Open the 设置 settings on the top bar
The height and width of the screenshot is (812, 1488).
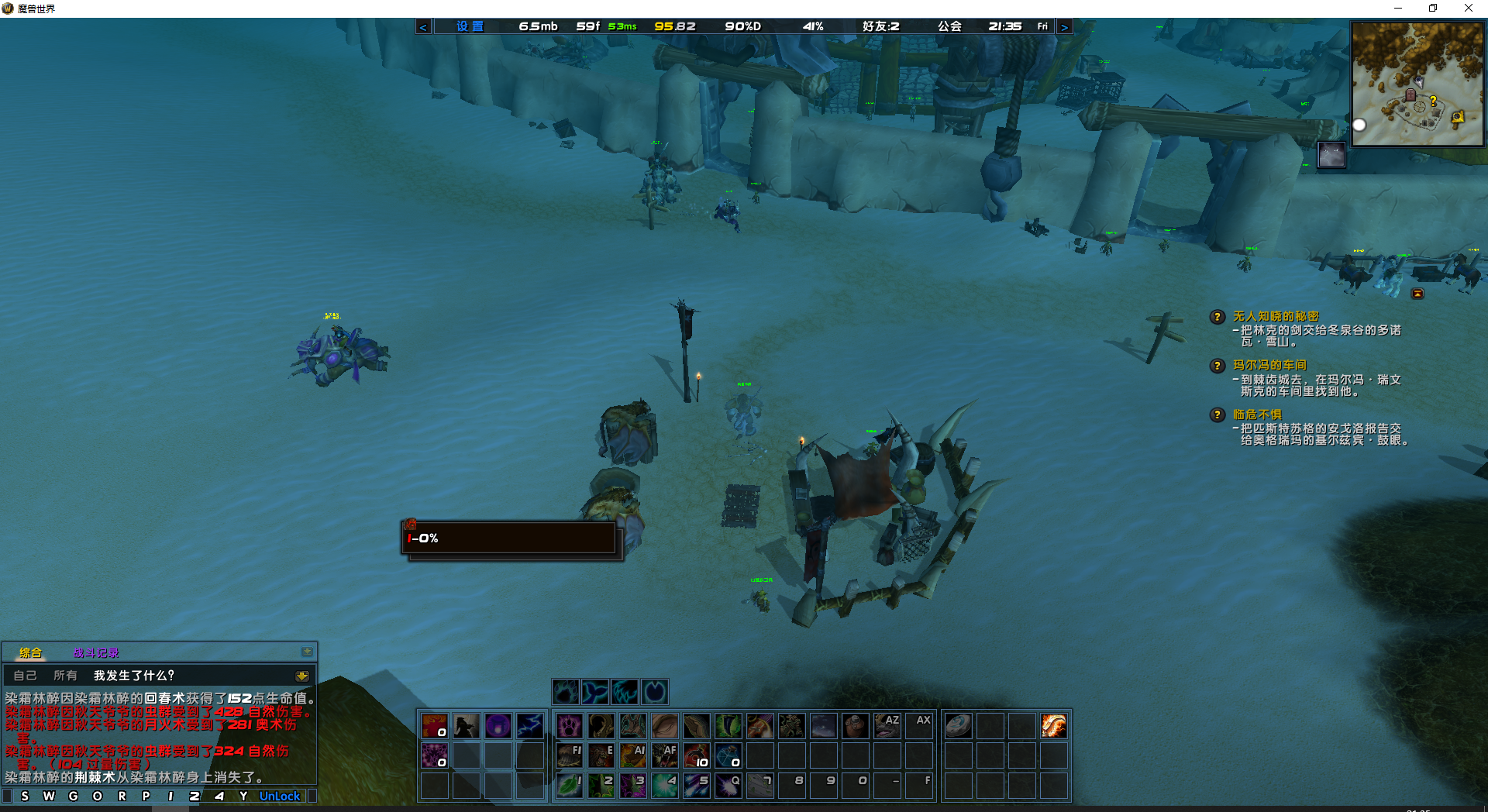470,26
